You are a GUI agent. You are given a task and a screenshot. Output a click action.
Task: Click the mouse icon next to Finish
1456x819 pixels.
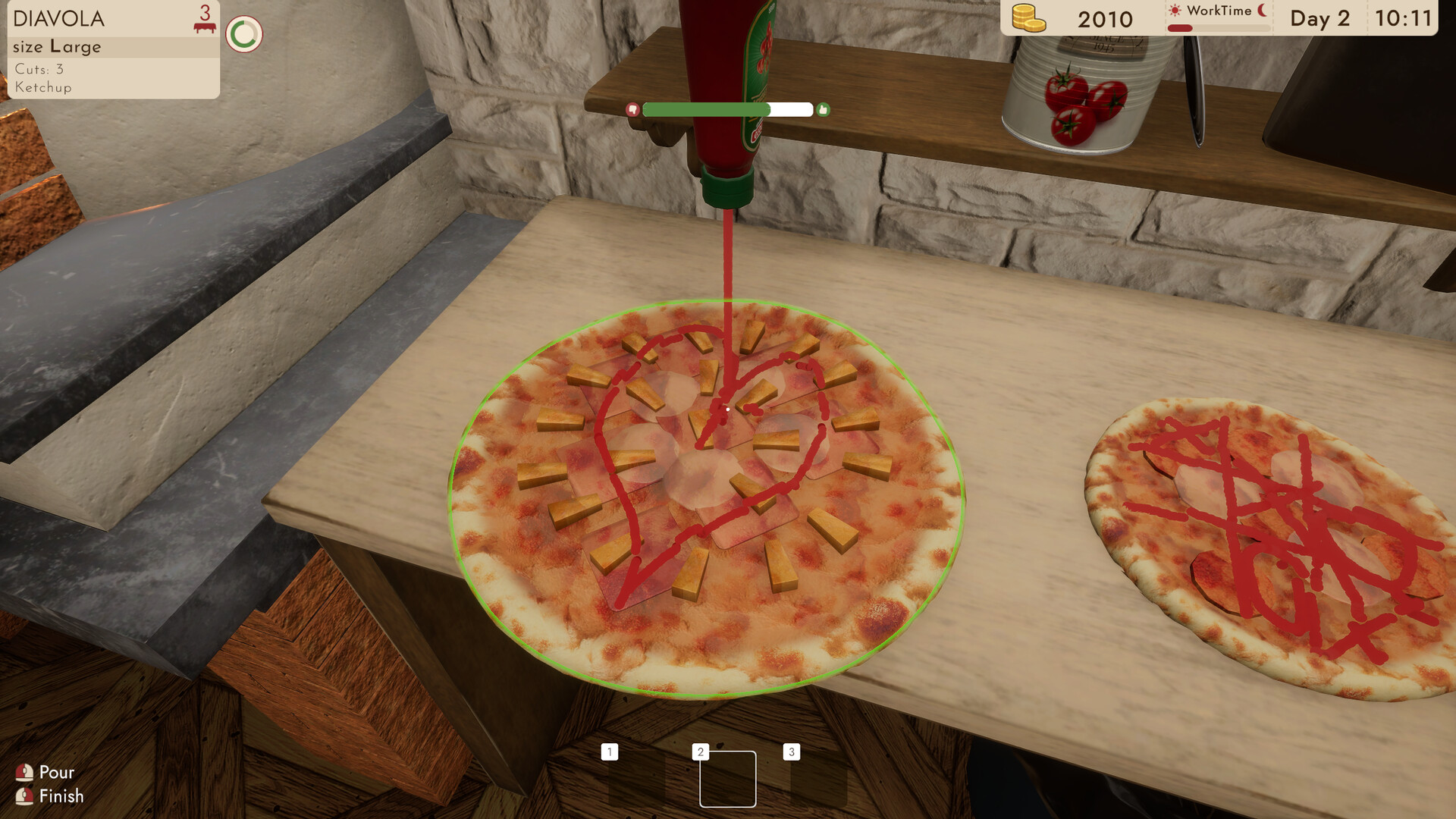pos(25,796)
